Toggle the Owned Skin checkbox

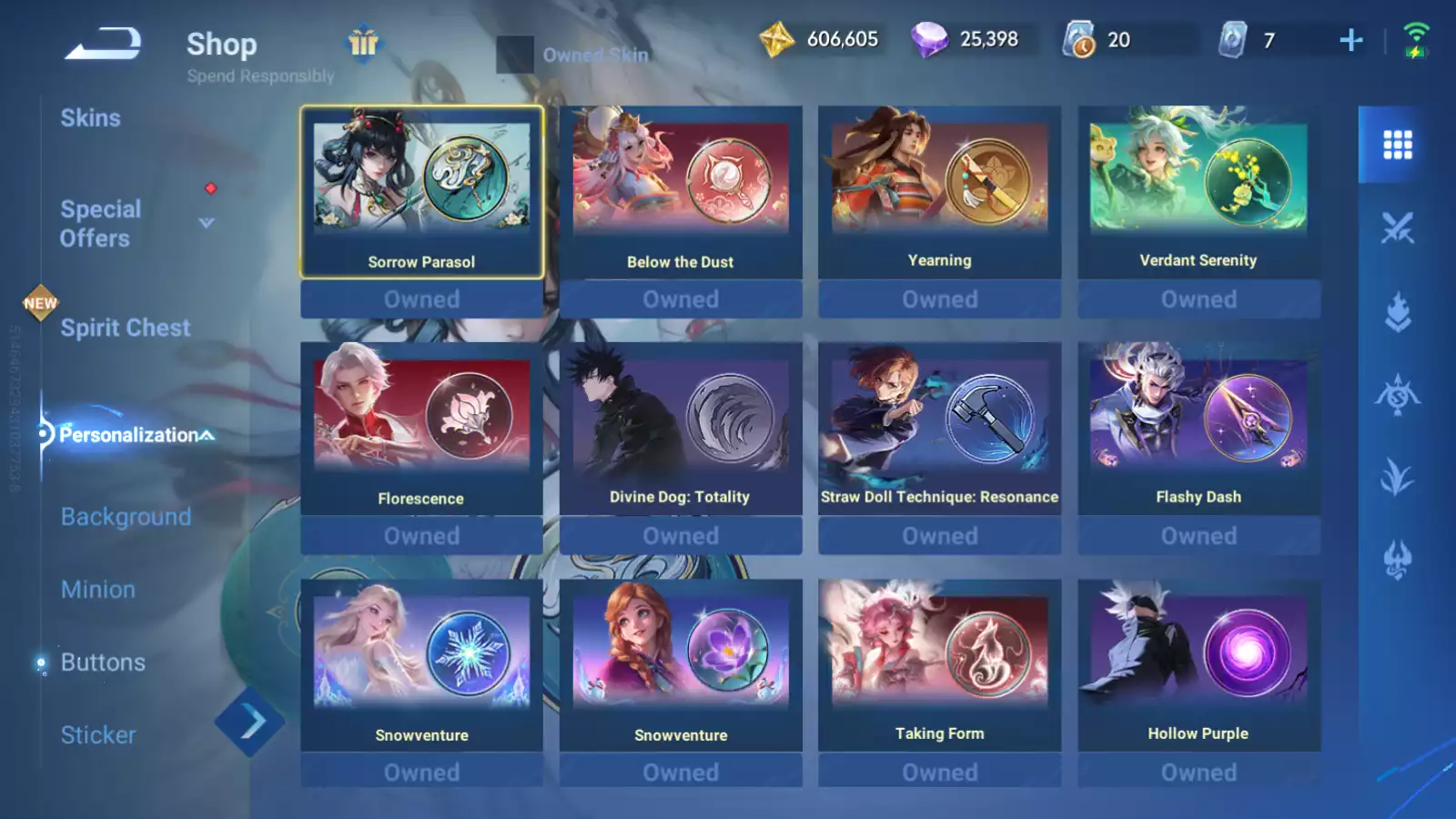(x=514, y=55)
